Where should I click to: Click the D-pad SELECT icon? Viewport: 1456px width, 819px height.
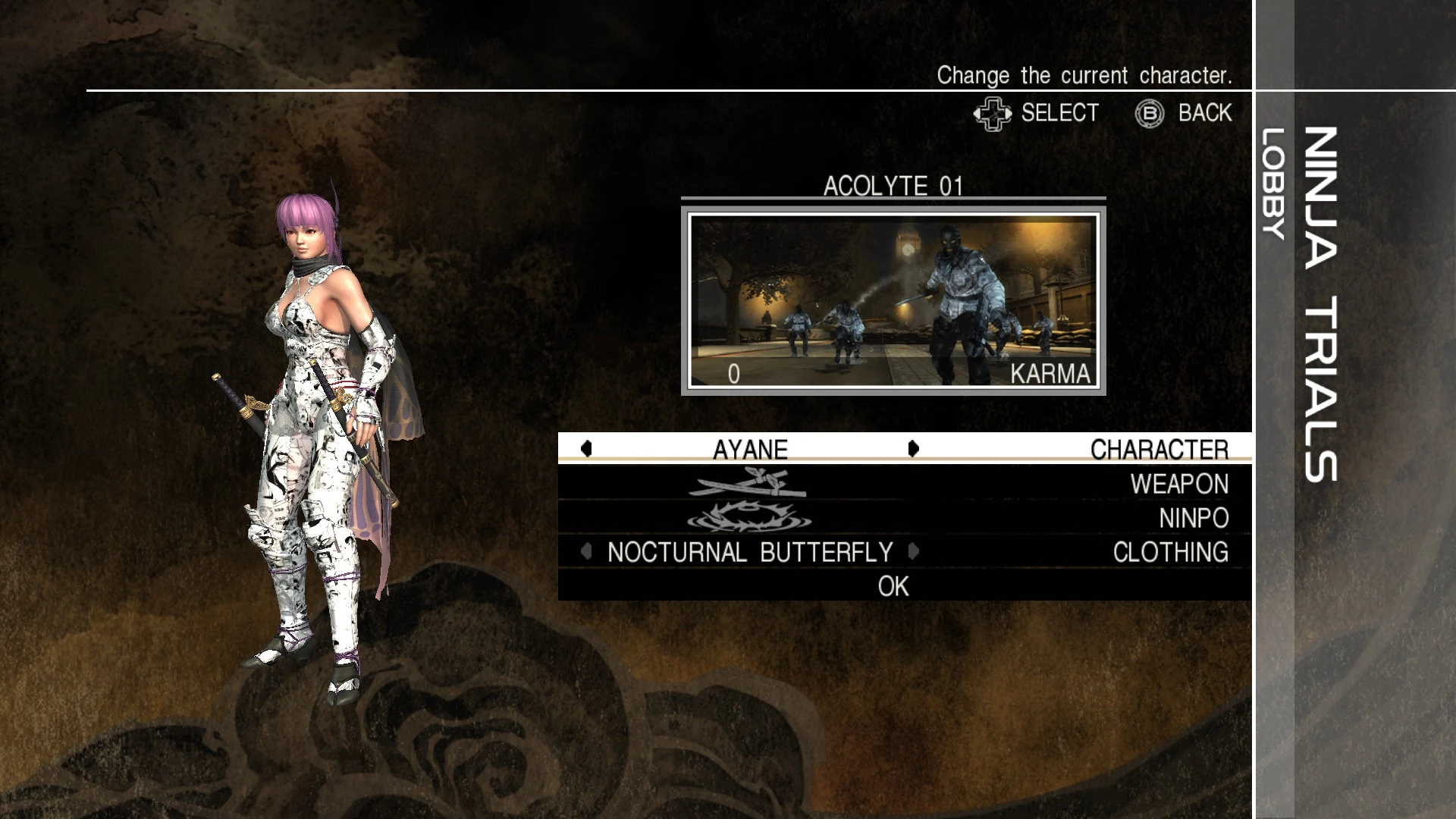click(x=993, y=112)
